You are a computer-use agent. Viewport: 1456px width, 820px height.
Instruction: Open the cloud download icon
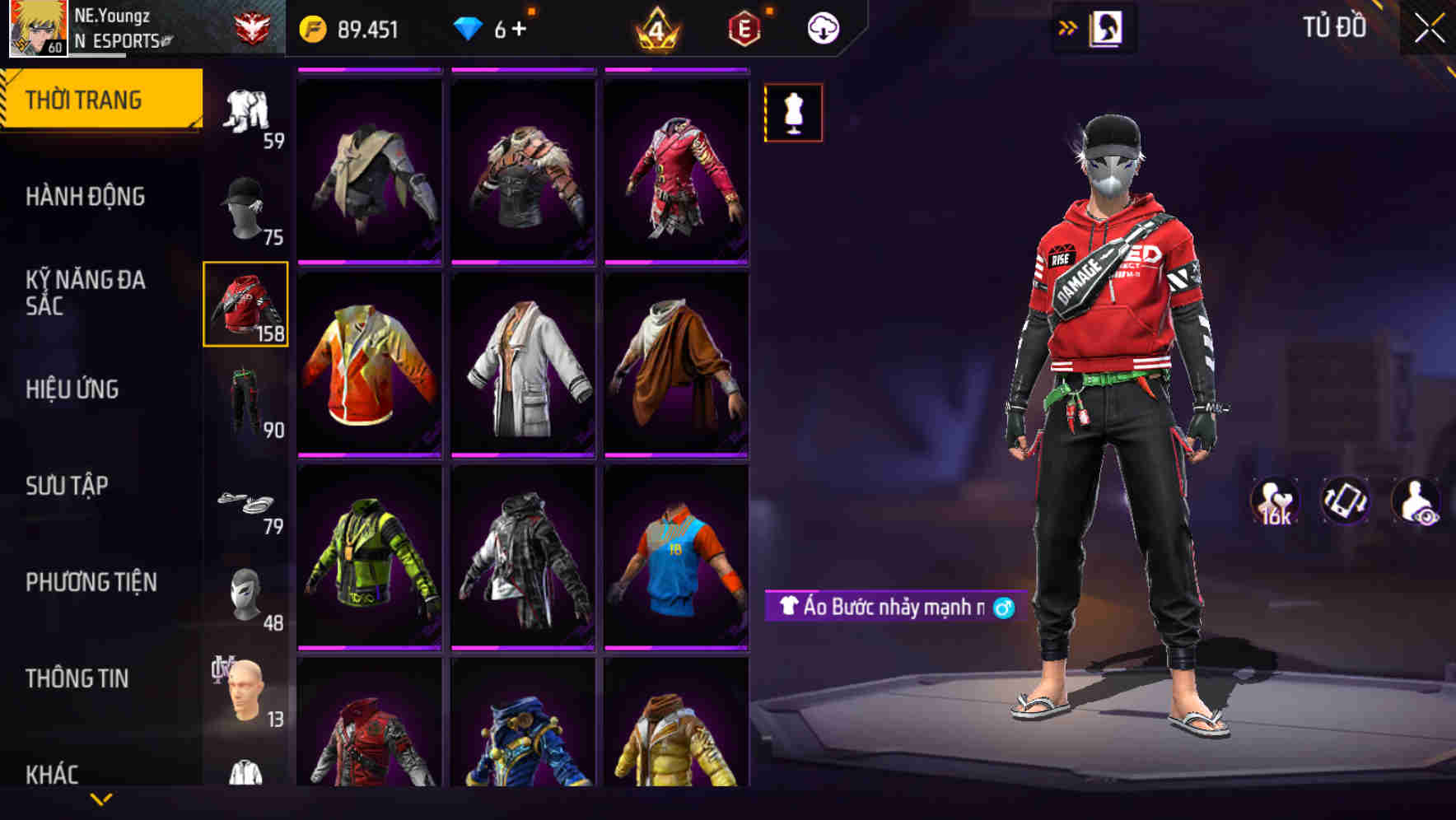(x=823, y=27)
